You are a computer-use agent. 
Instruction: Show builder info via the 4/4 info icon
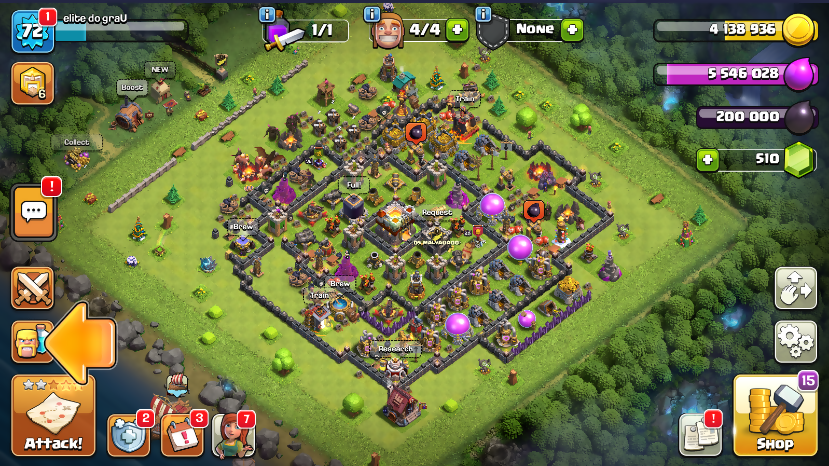click(x=373, y=14)
